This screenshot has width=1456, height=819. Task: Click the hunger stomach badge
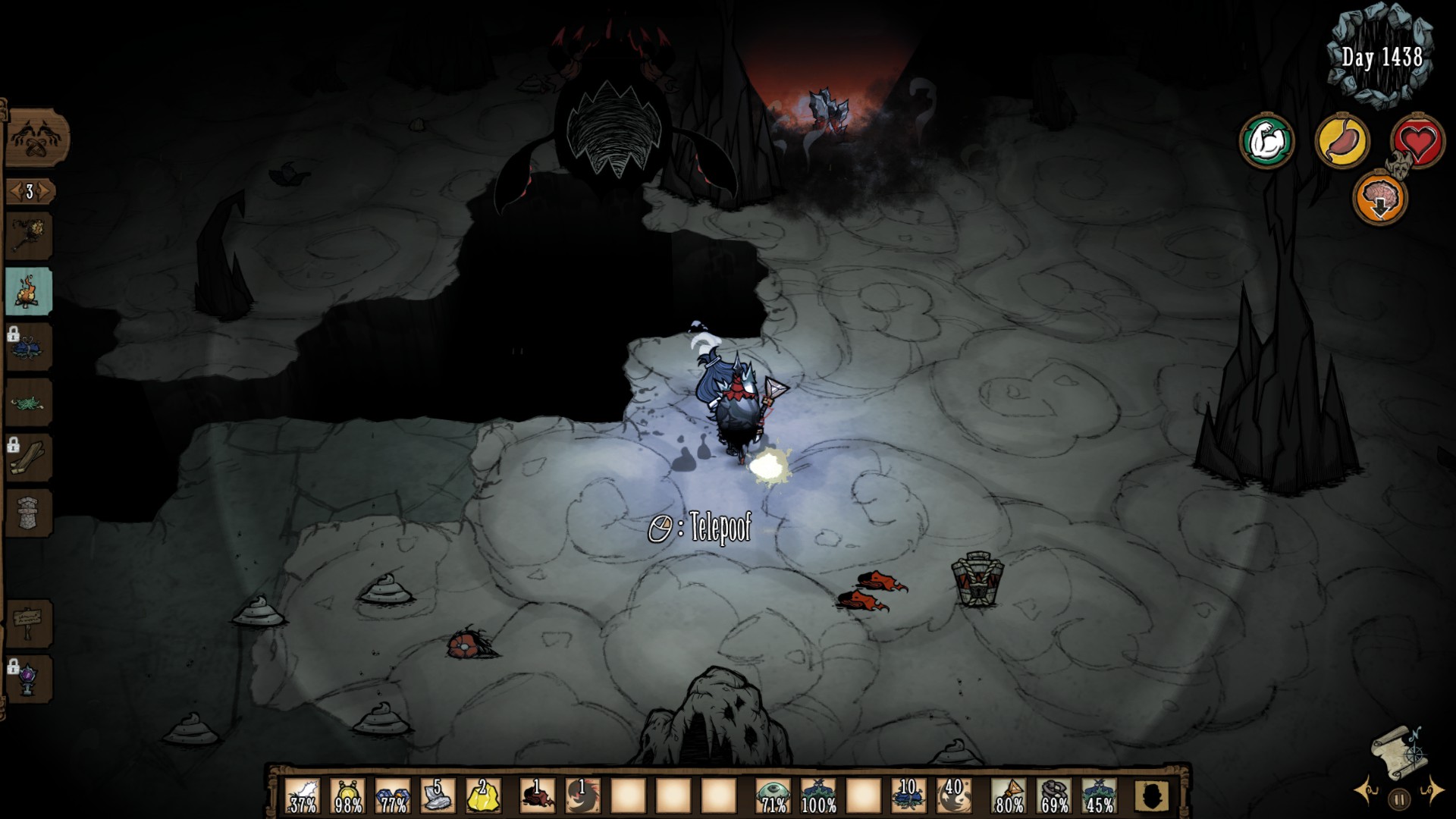(1344, 140)
